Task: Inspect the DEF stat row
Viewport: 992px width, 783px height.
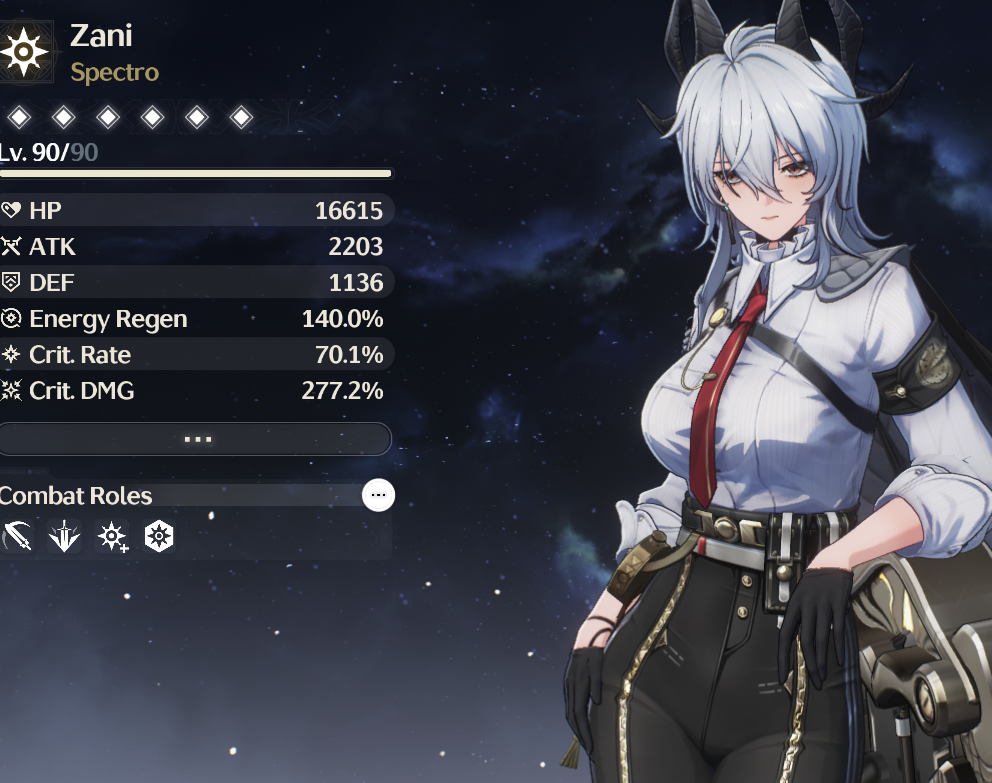Action: click(x=195, y=283)
